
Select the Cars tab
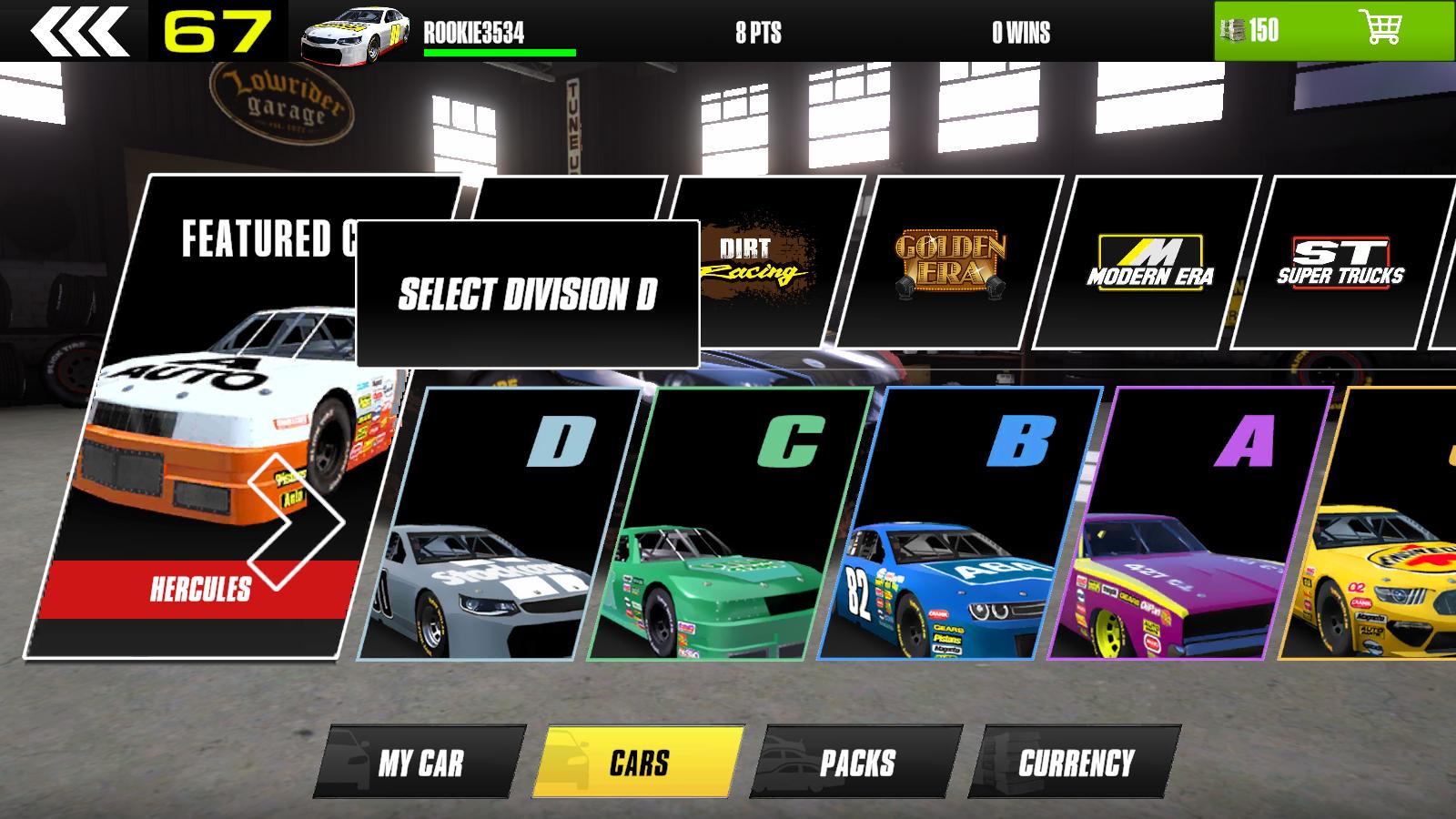click(x=639, y=763)
